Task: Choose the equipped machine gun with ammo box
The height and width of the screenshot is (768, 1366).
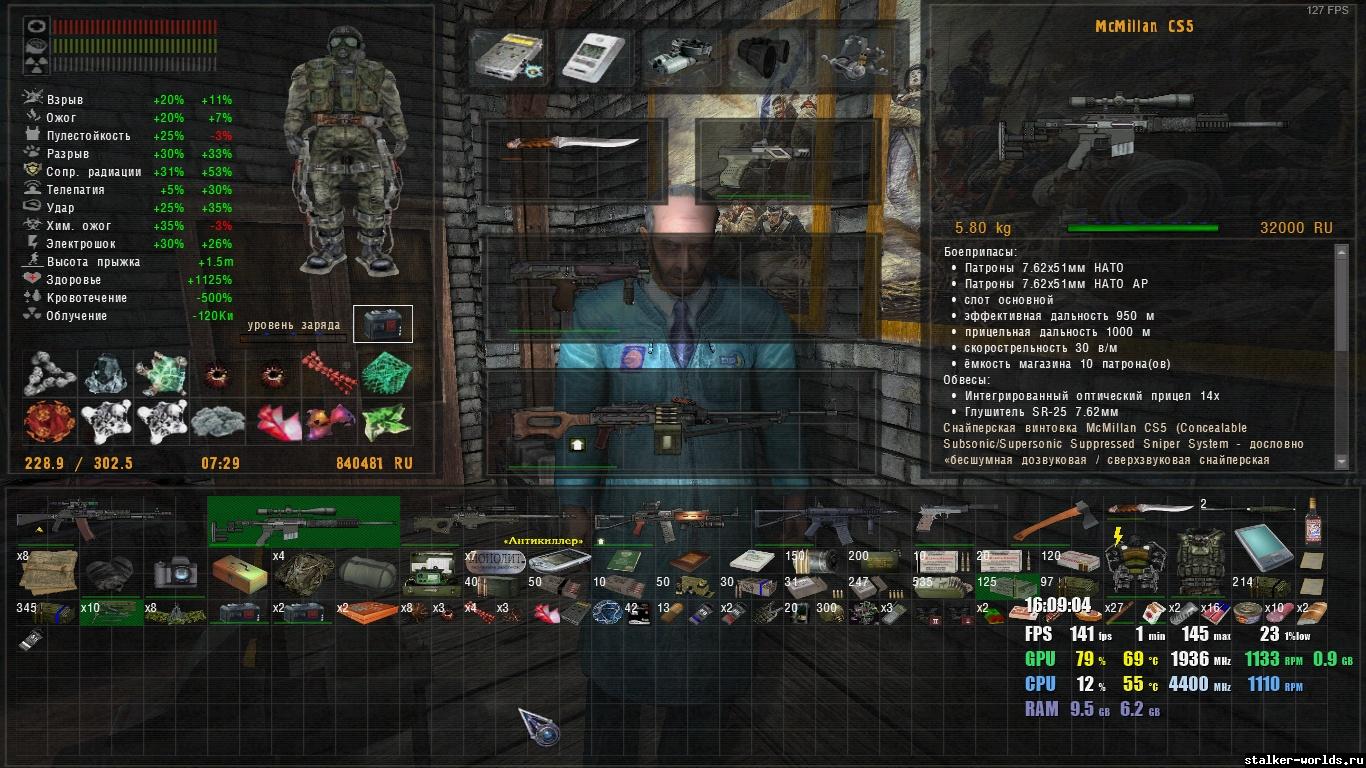Action: pos(680,418)
